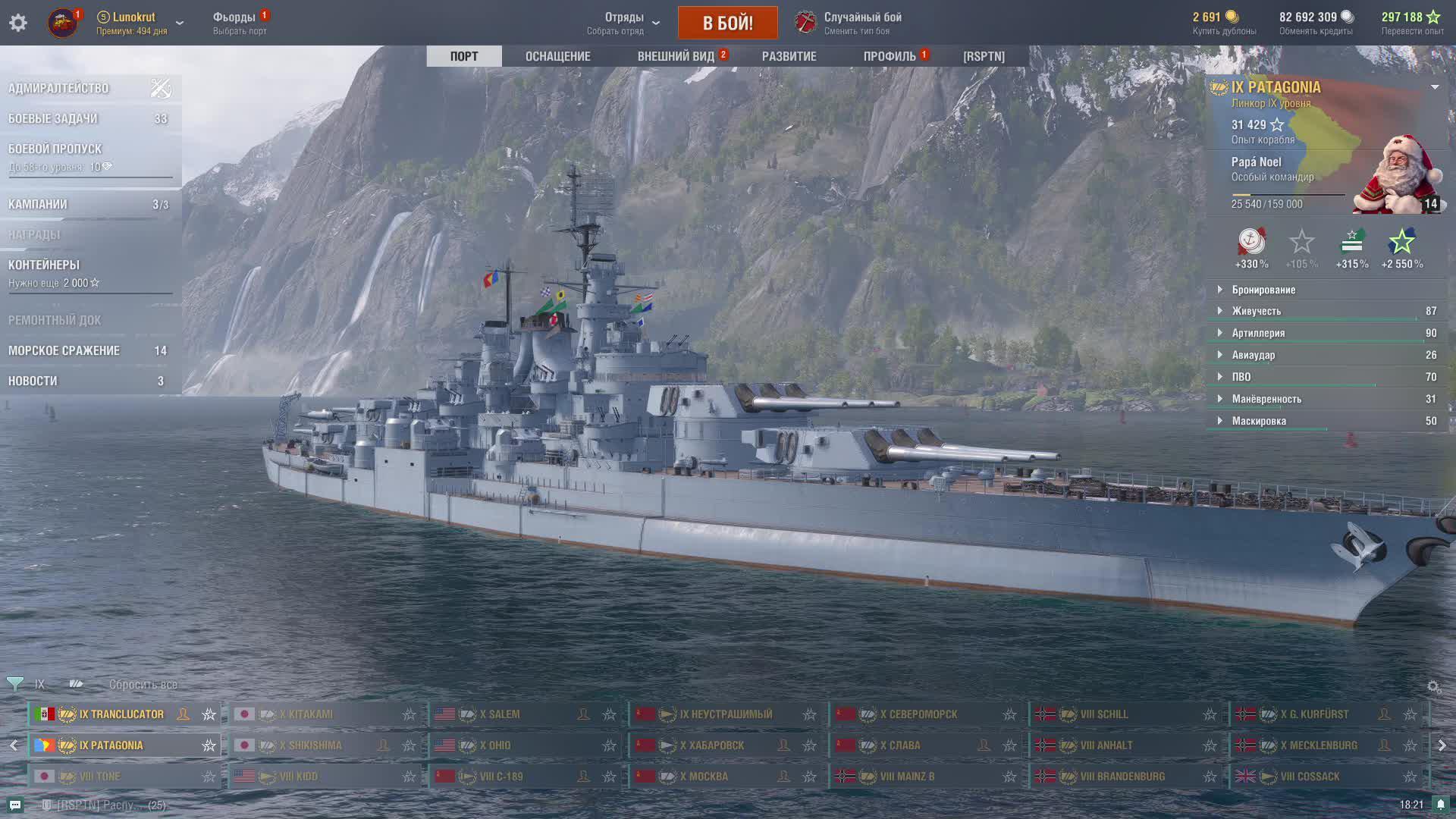Switch to the ОСНАЩЕНИЕ tab
1456x819 pixels.
pyautogui.click(x=557, y=56)
